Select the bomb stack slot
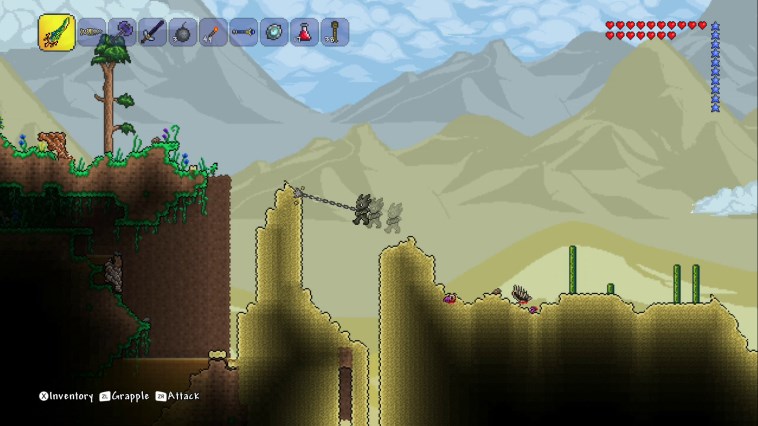 point(183,32)
